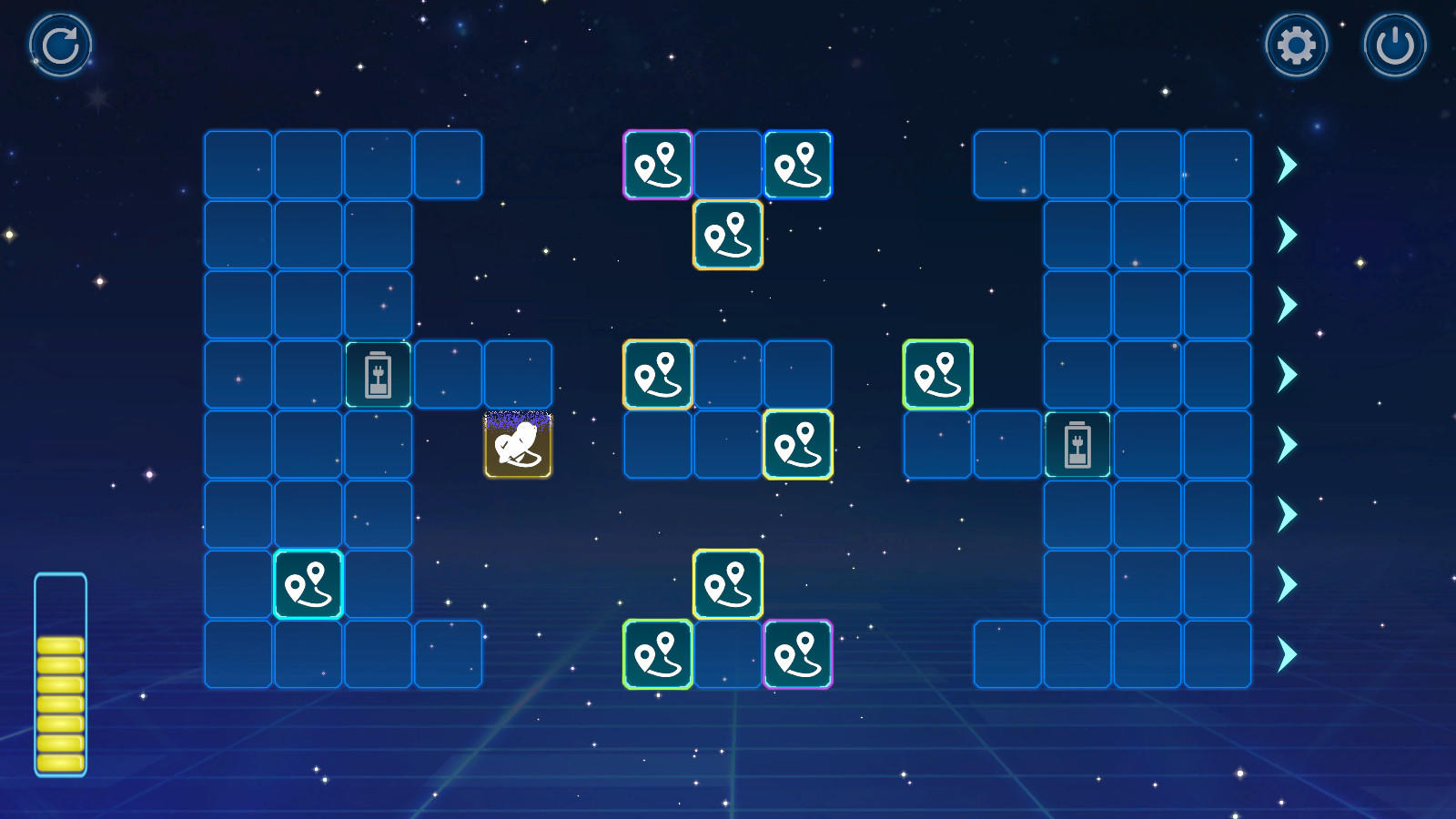Click the battery charging tile in the left grid
This screenshot has width=1456, height=819.
[x=379, y=373]
